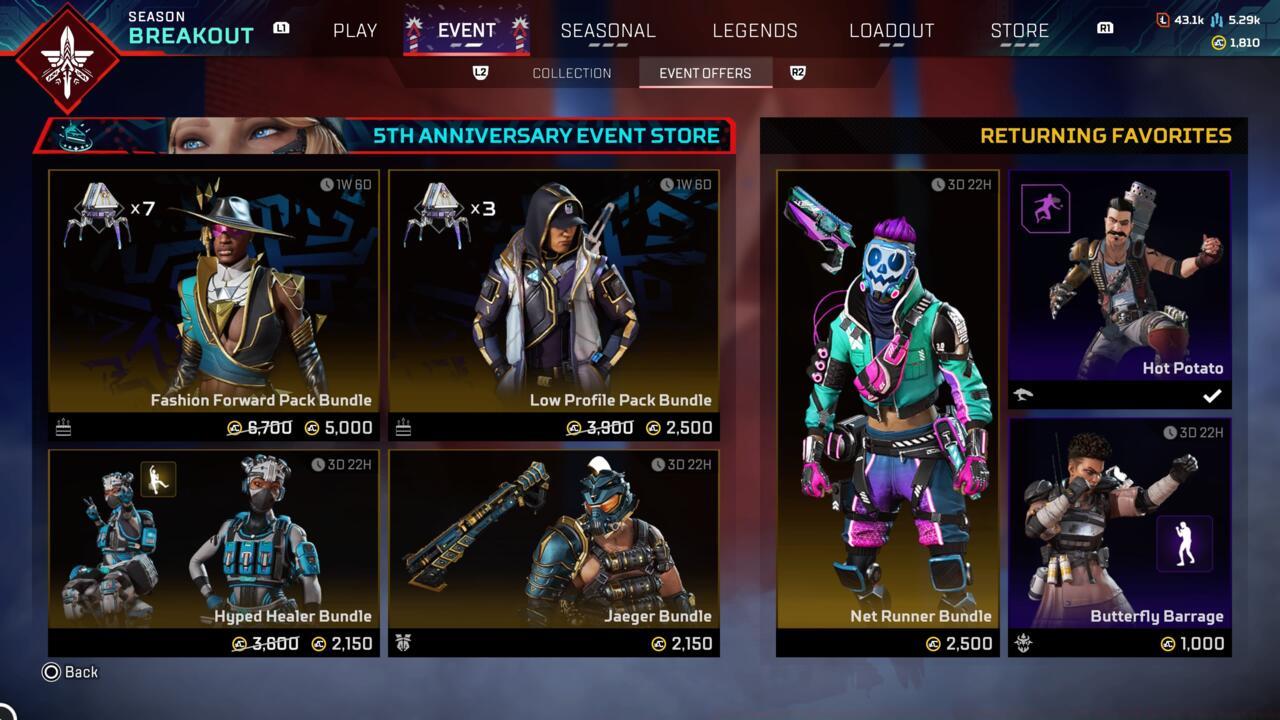This screenshot has height=720, width=1280.
Task: Click the Legend Tokens currency icon
Action: point(1163,20)
